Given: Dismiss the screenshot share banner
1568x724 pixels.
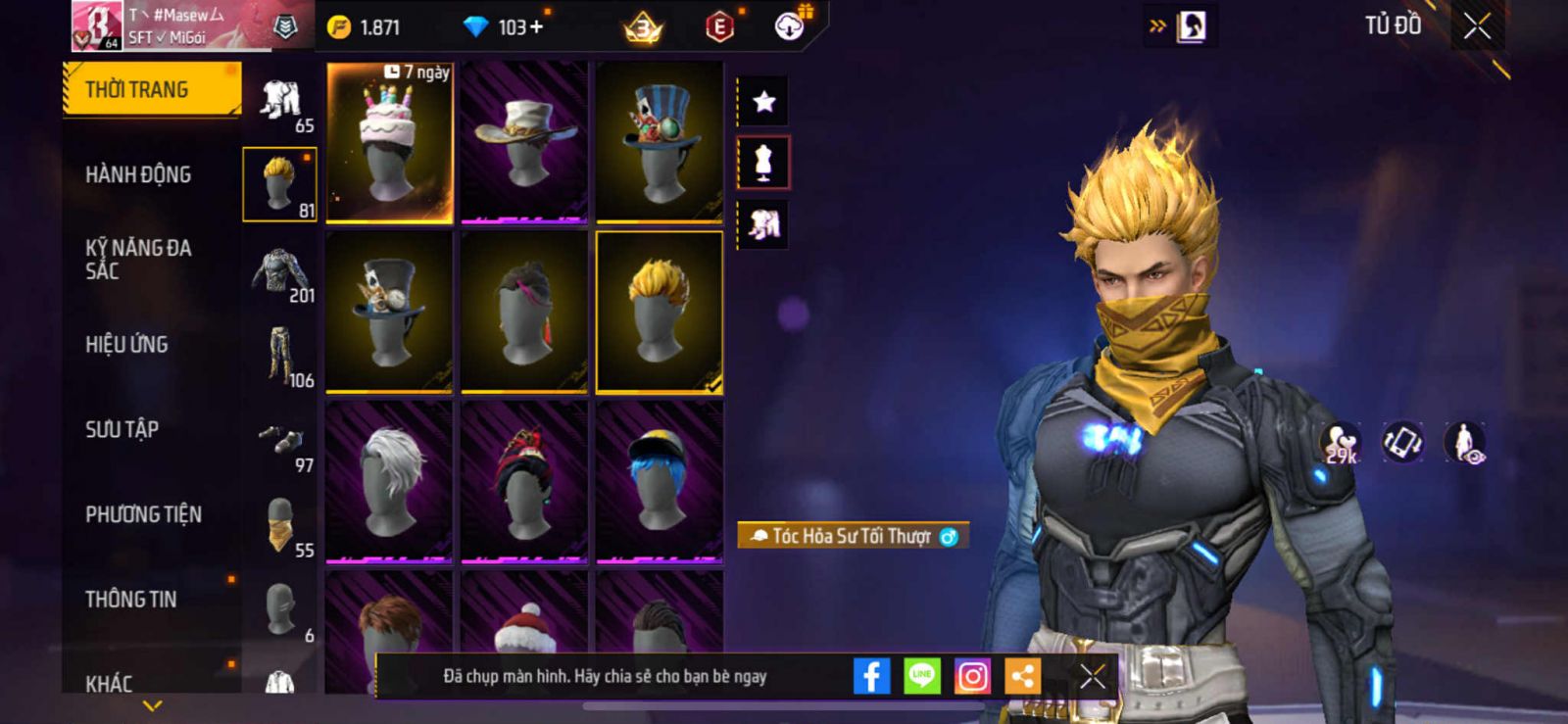Looking at the screenshot, I should coord(1092,676).
